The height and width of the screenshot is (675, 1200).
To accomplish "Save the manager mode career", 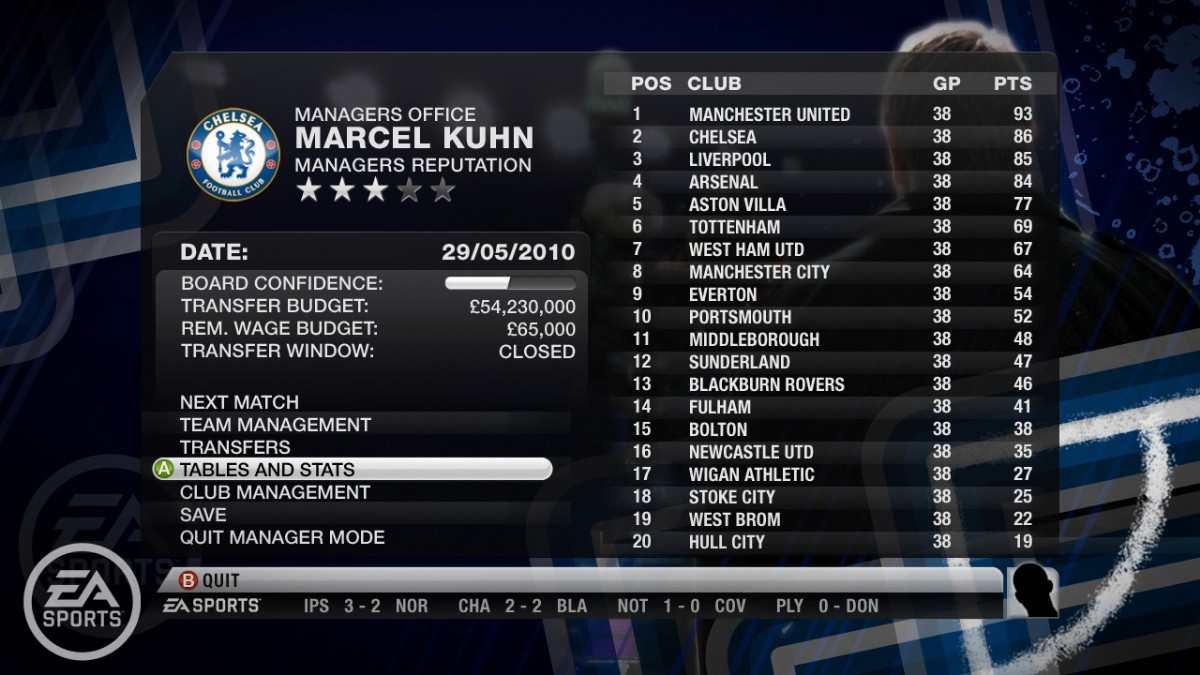I will [203, 515].
